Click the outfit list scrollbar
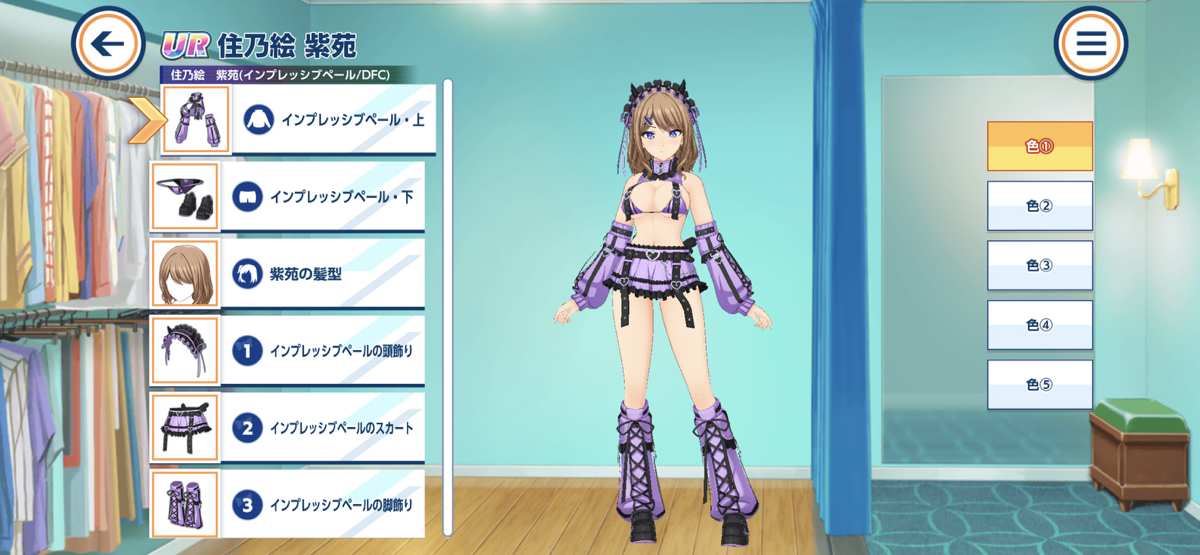 [x=448, y=300]
